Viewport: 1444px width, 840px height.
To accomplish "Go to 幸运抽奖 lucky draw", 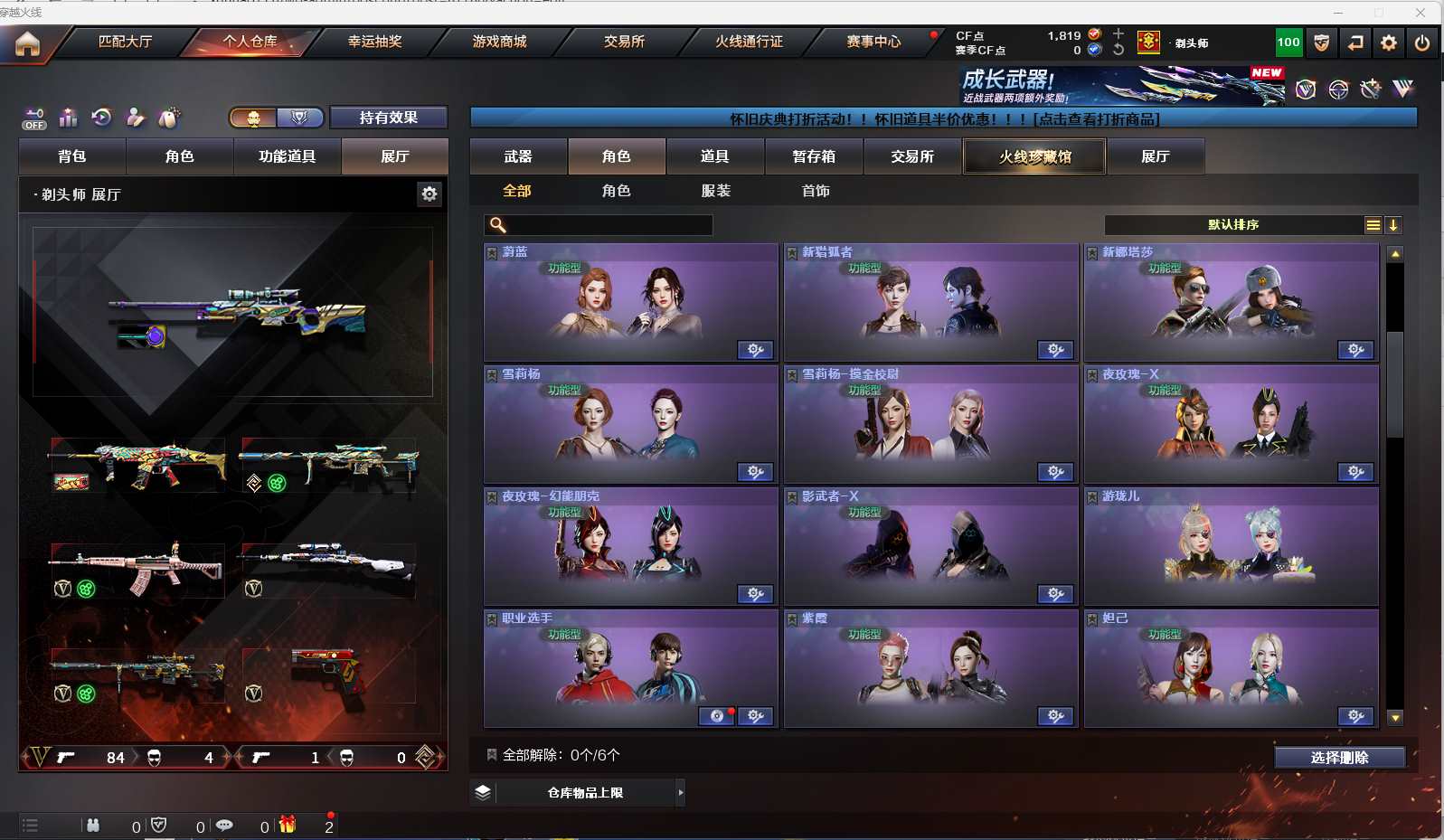I will click(x=374, y=42).
